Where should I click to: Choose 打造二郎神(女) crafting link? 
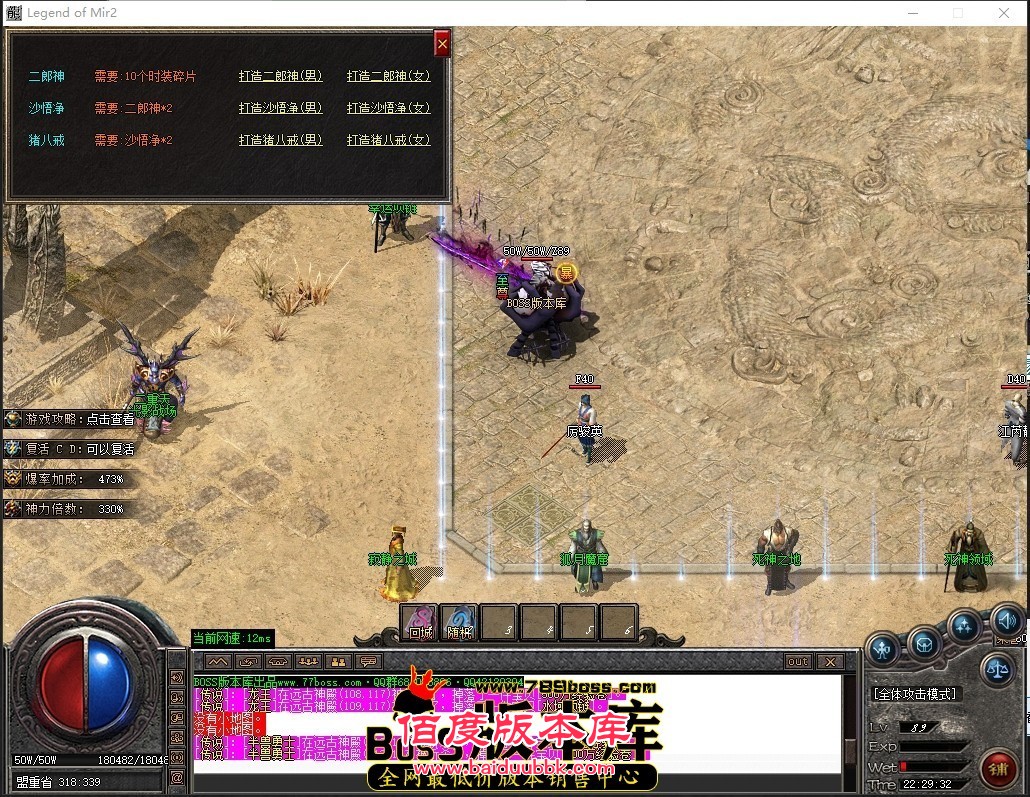[388, 76]
